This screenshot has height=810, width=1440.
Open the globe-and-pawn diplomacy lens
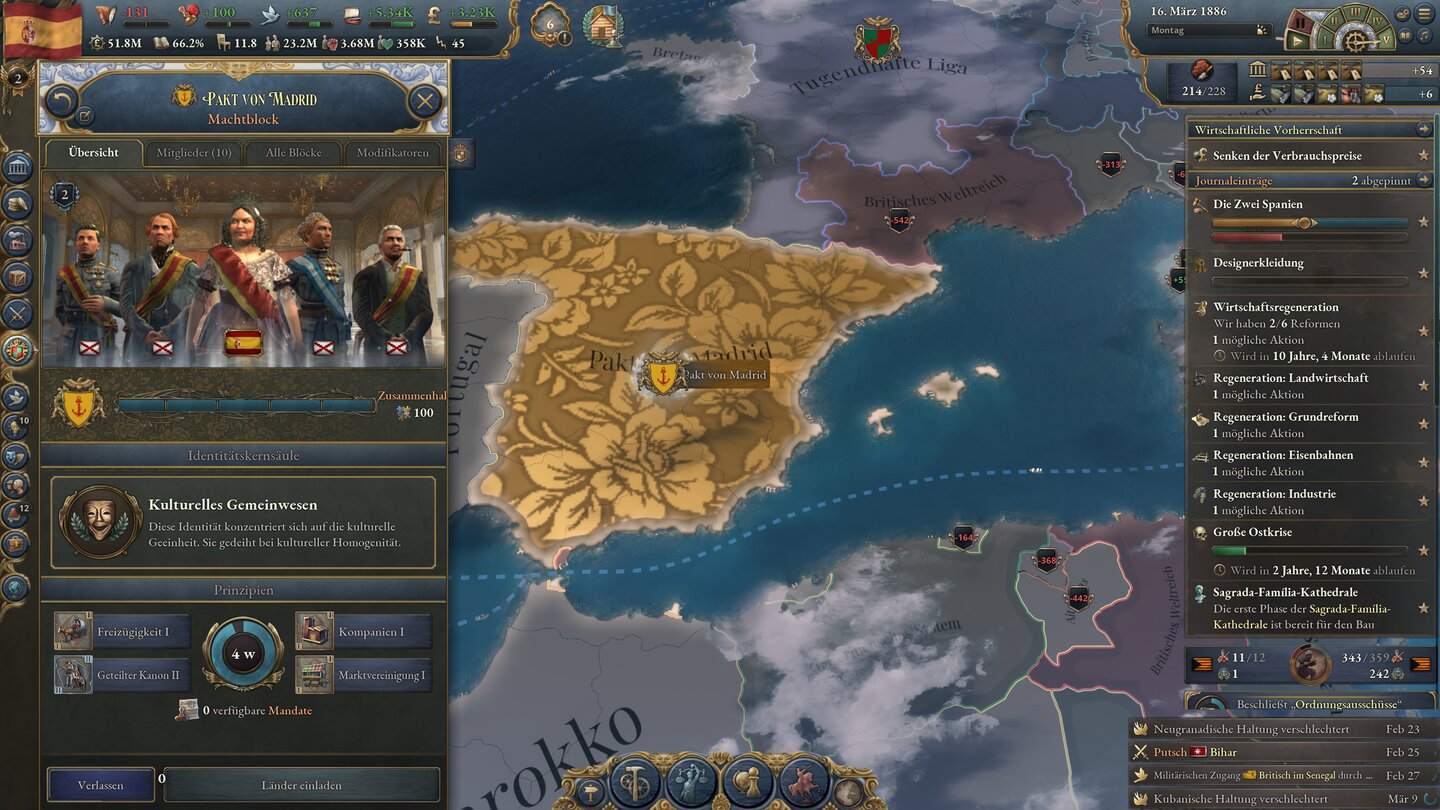pyautogui.click(x=746, y=780)
